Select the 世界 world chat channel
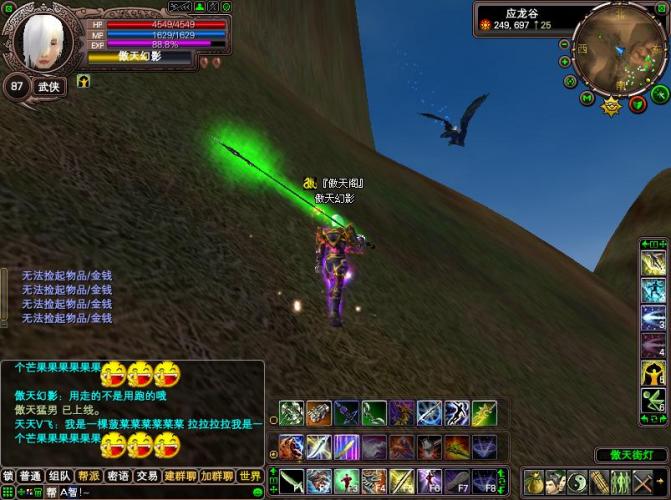The image size is (671, 500). pyautogui.click(x=250, y=476)
